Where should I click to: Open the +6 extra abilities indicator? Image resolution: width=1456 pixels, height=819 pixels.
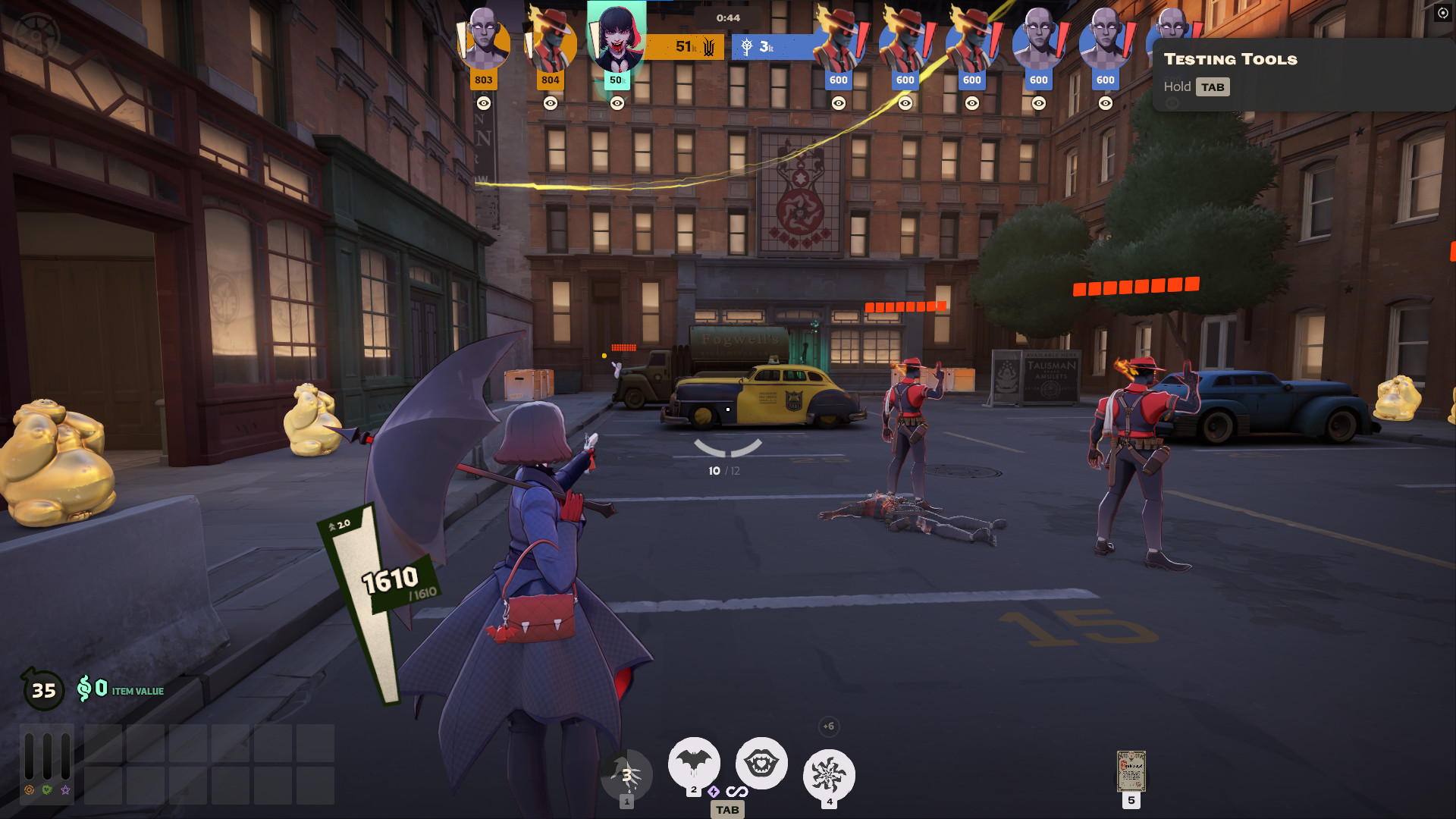tap(828, 726)
